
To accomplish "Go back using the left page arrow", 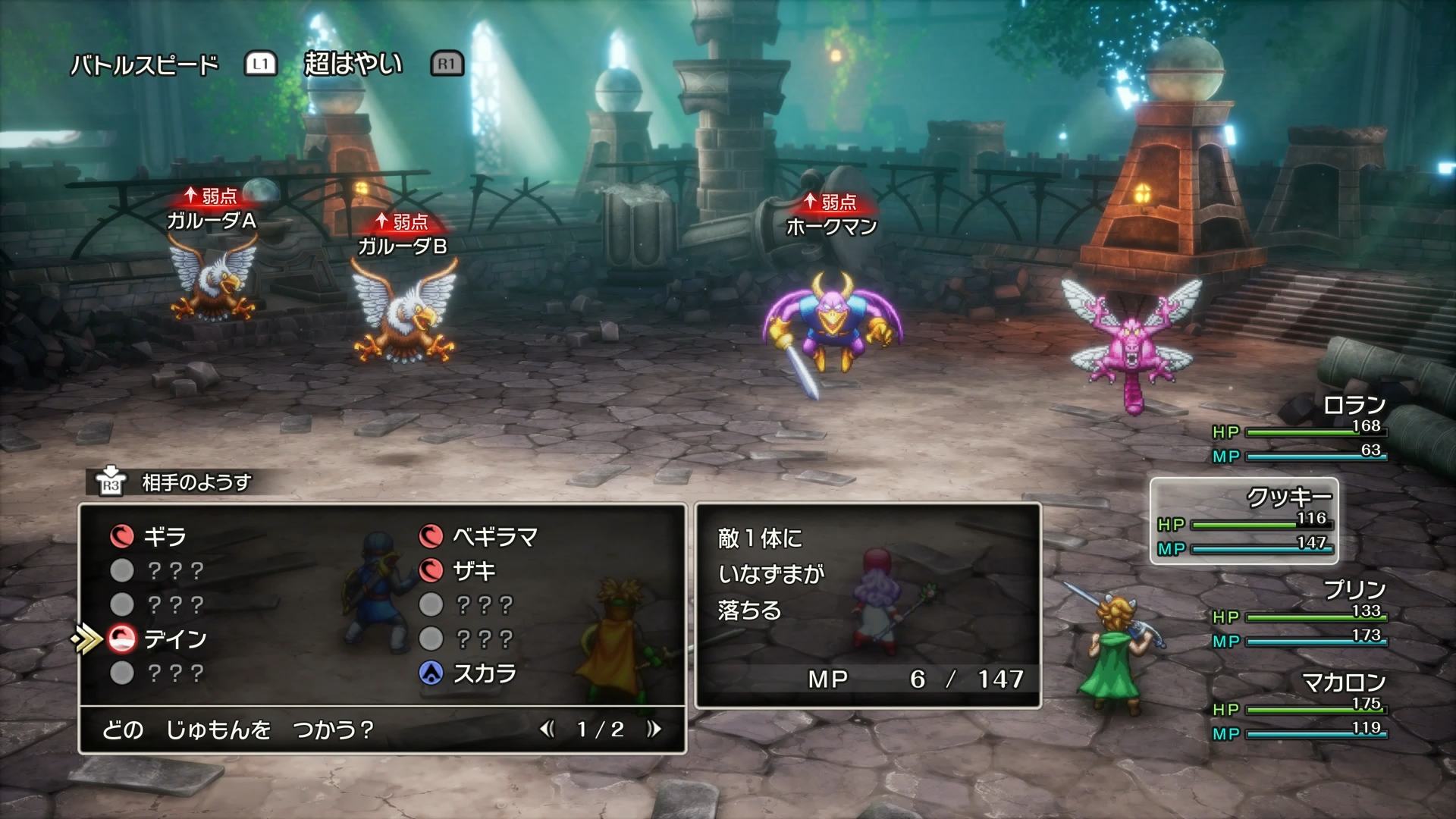I will pyautogui.click(x=549, y=730).
